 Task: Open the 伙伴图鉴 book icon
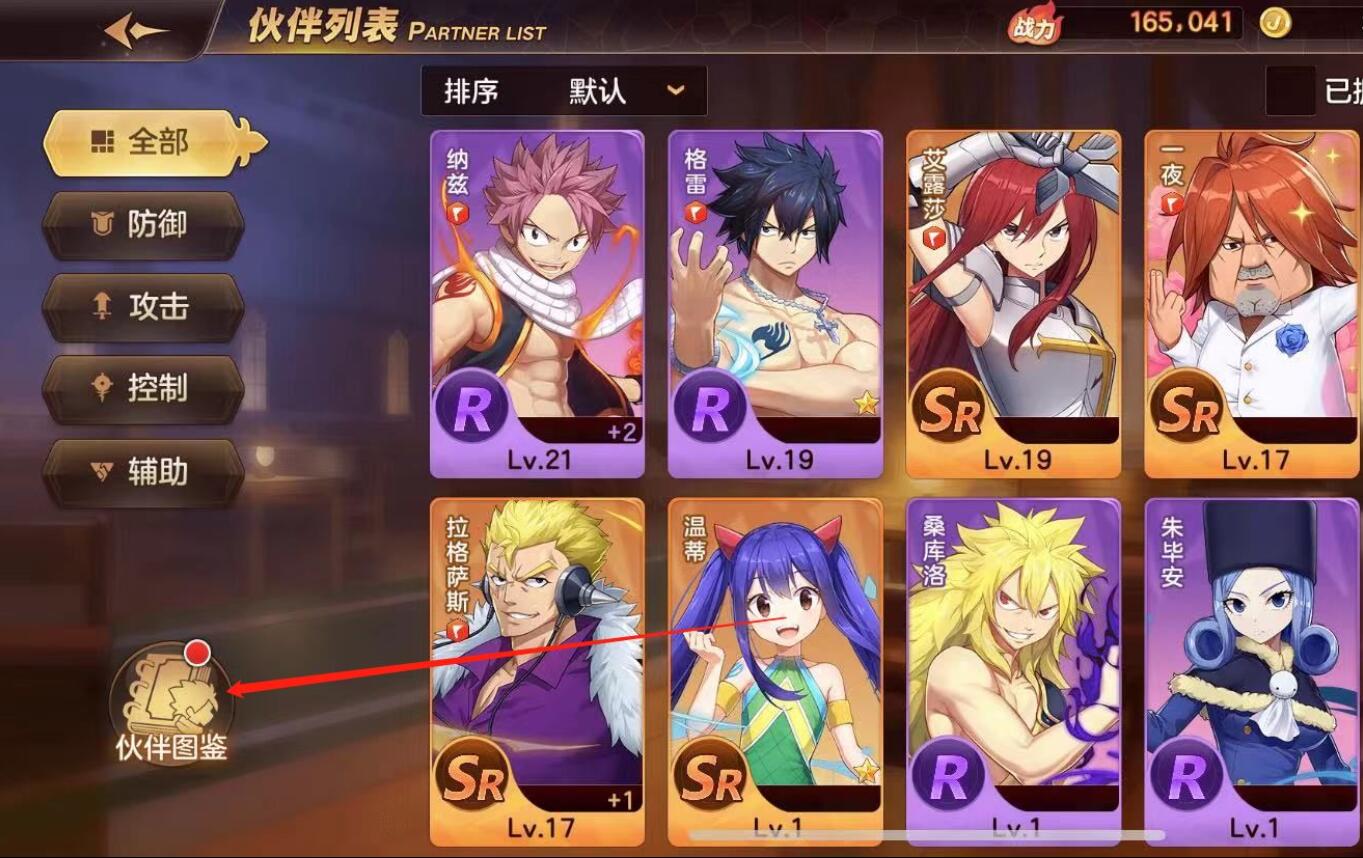(171, 700)
